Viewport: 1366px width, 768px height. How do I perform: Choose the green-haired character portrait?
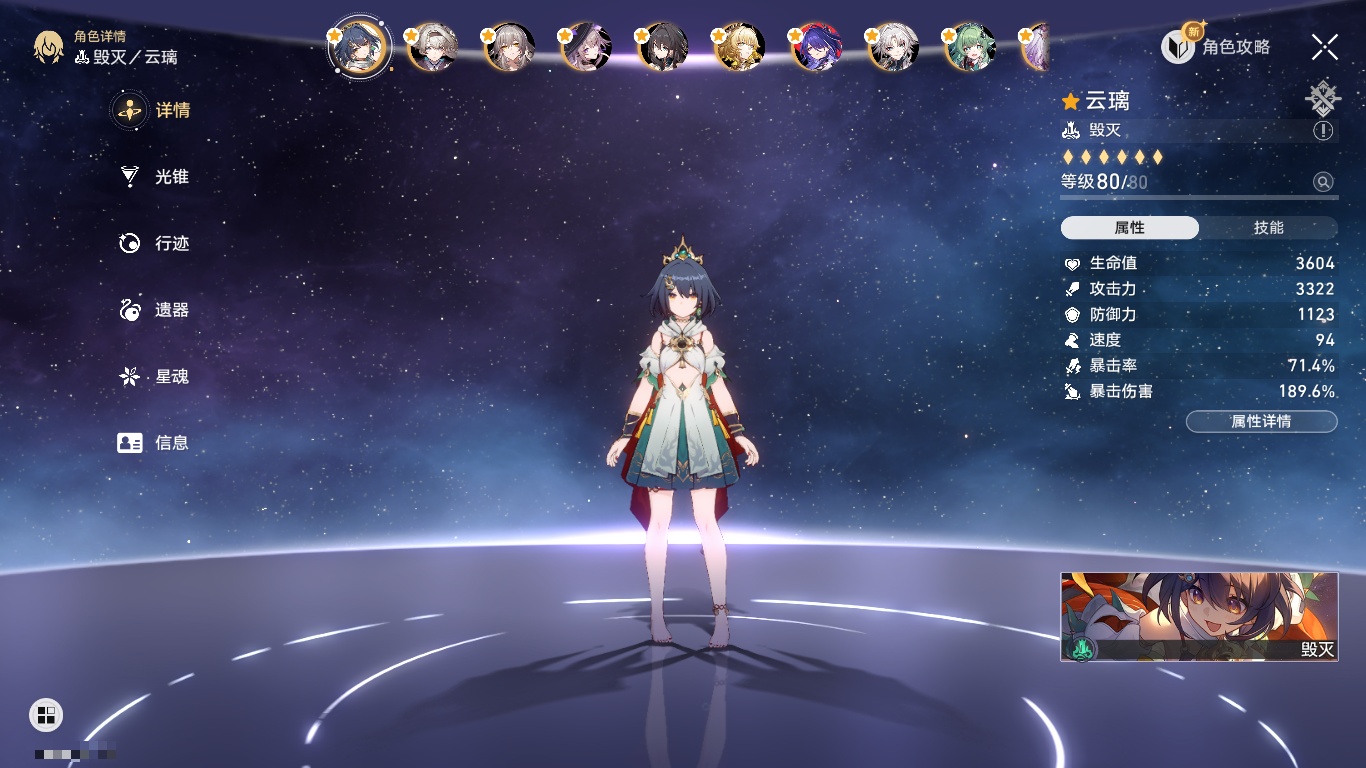point(968,47)
